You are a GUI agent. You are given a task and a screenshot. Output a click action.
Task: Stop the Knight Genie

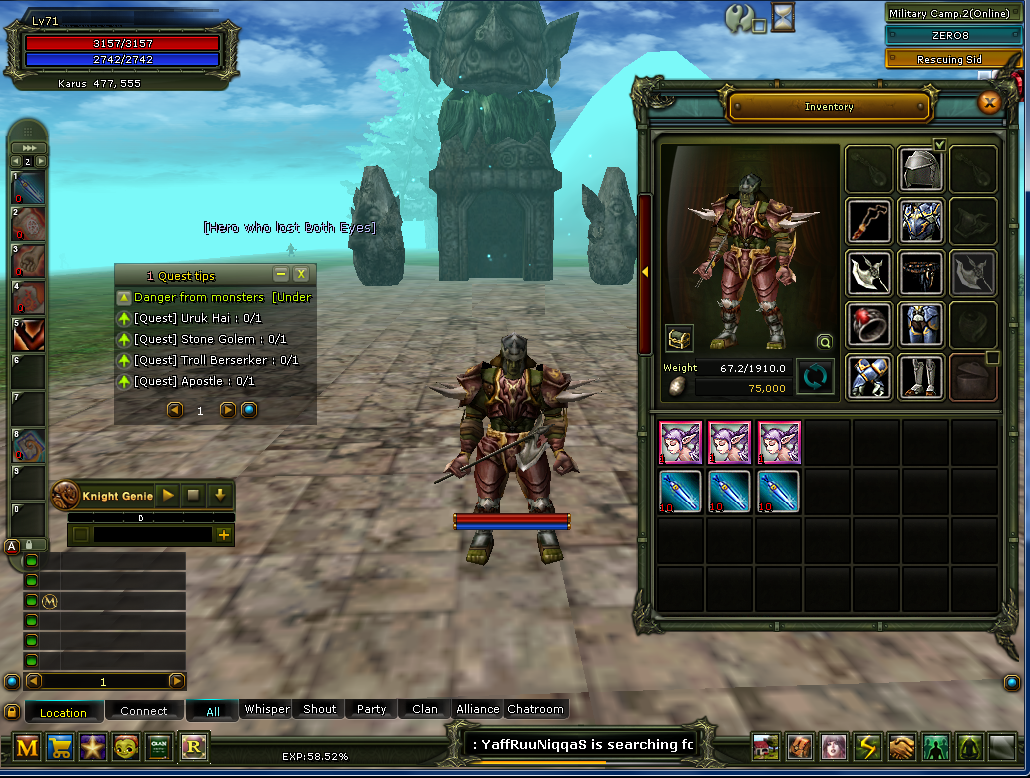tap(194, 495)
